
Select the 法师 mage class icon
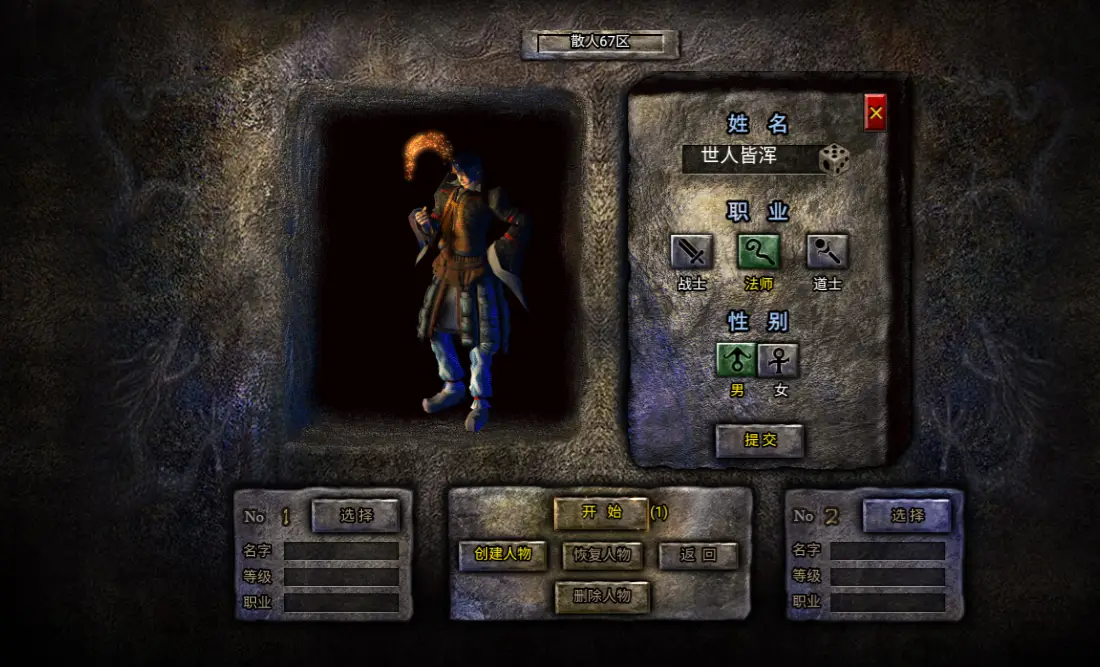(x=759, y=251)
